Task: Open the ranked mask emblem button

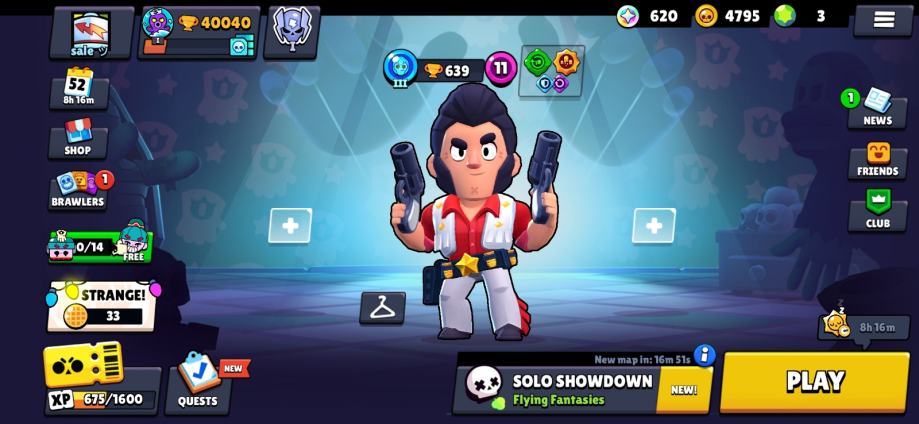Action: click(292, 31)
